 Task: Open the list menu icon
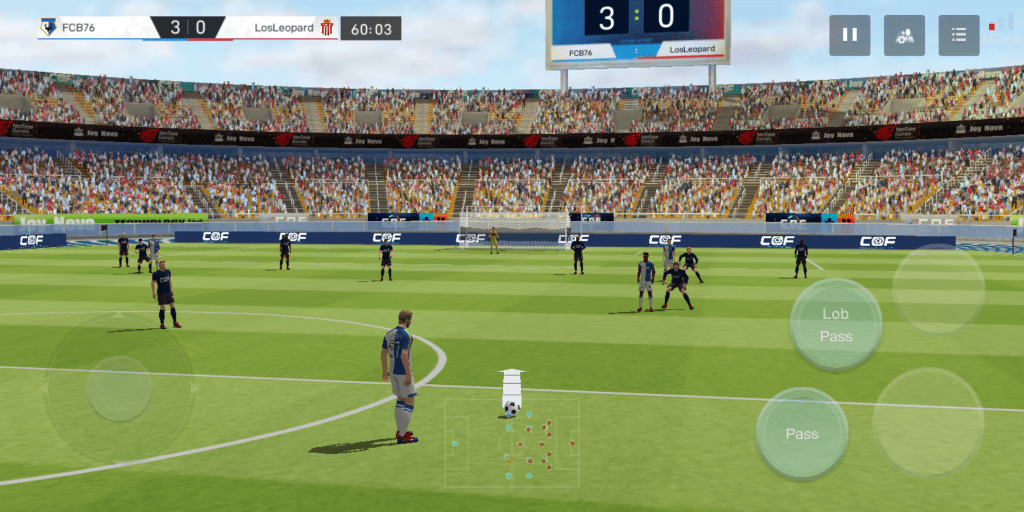958,35
